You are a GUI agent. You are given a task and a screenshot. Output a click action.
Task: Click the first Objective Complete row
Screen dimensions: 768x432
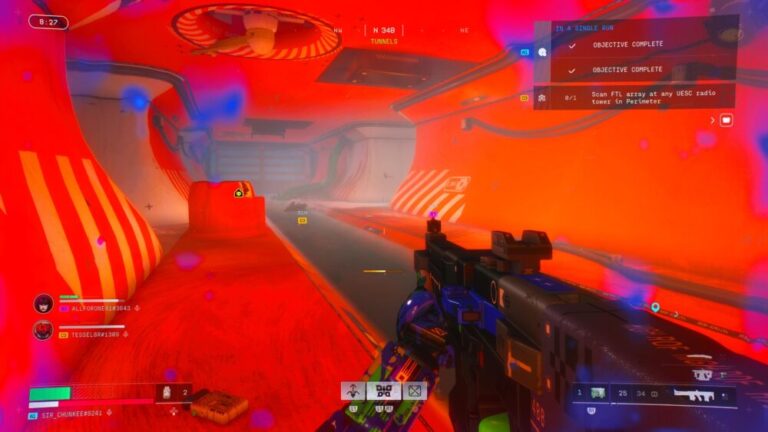pos(630,45)
